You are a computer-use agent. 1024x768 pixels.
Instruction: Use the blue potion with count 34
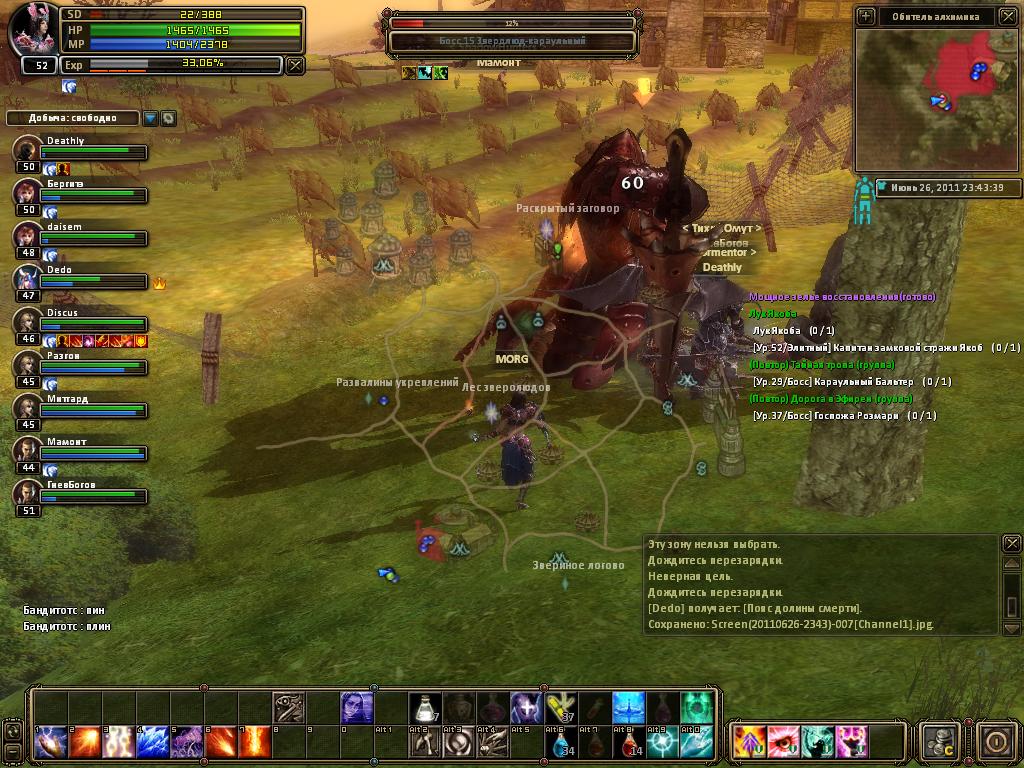click(x=561, y=742)
